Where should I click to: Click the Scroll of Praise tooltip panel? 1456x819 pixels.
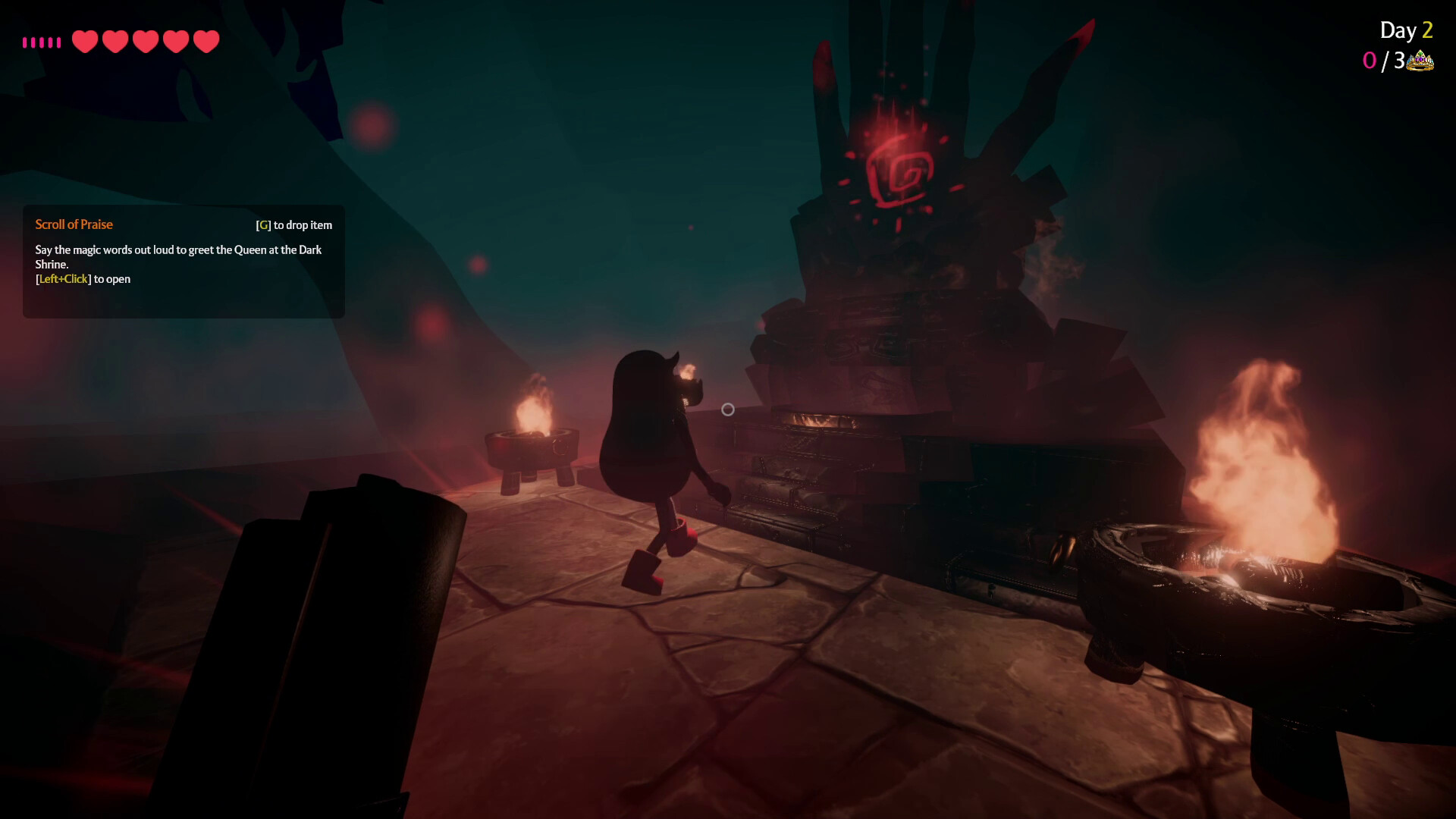coord(182,262)
